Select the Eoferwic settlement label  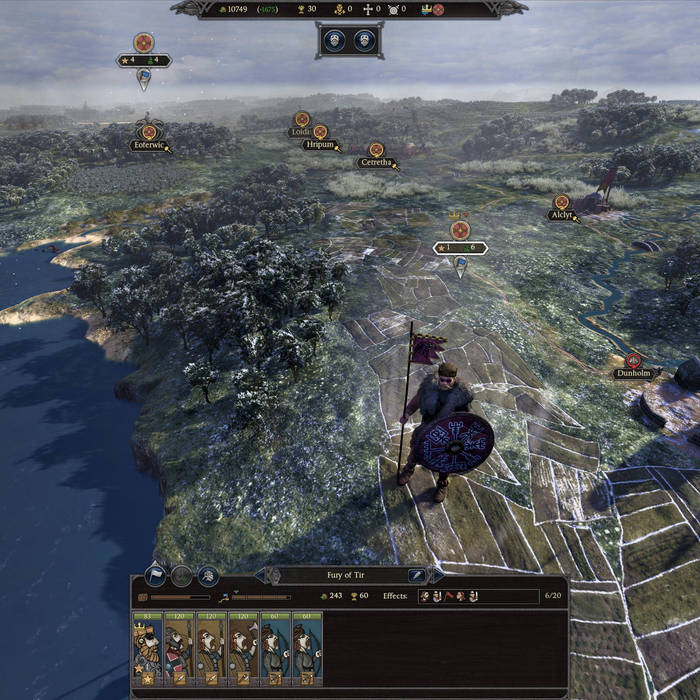(x=146, y=145)
